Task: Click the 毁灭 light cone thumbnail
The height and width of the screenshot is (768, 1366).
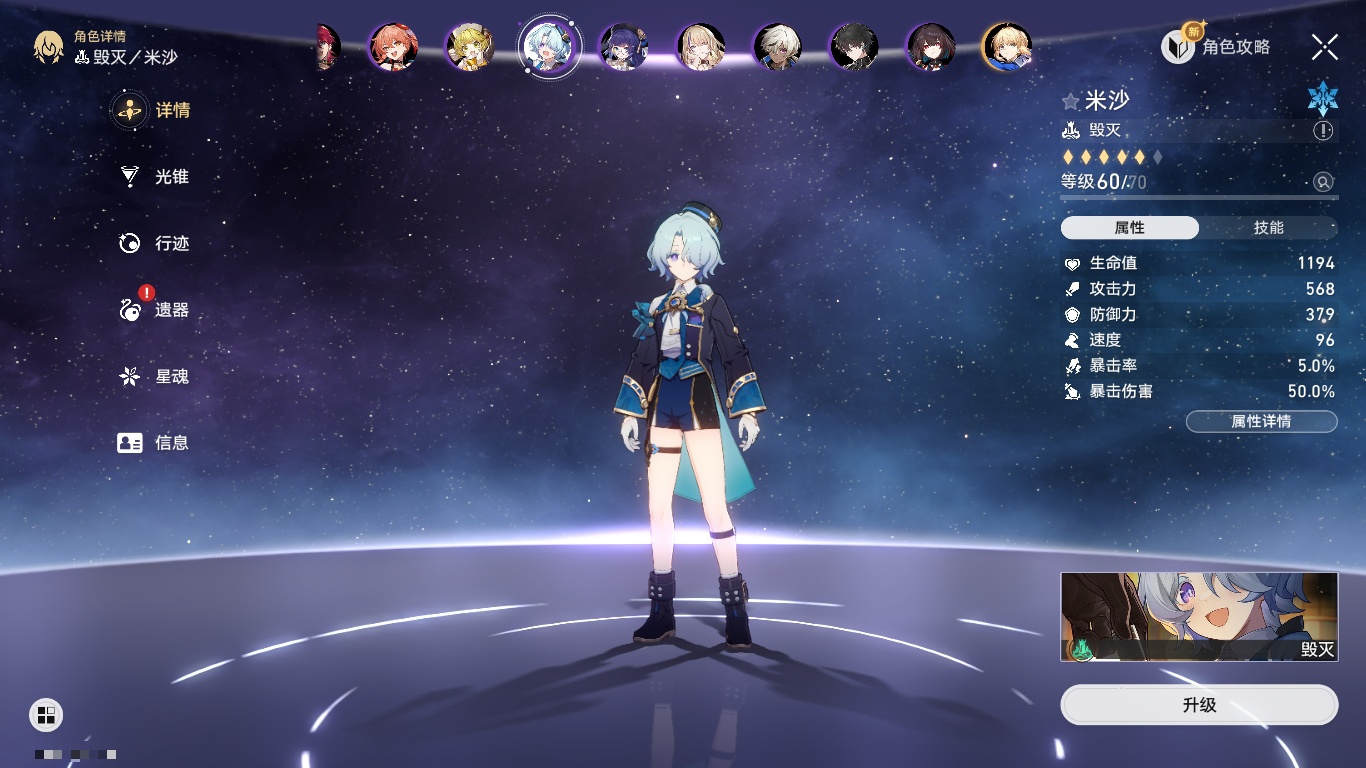Action: [1199, 617]
